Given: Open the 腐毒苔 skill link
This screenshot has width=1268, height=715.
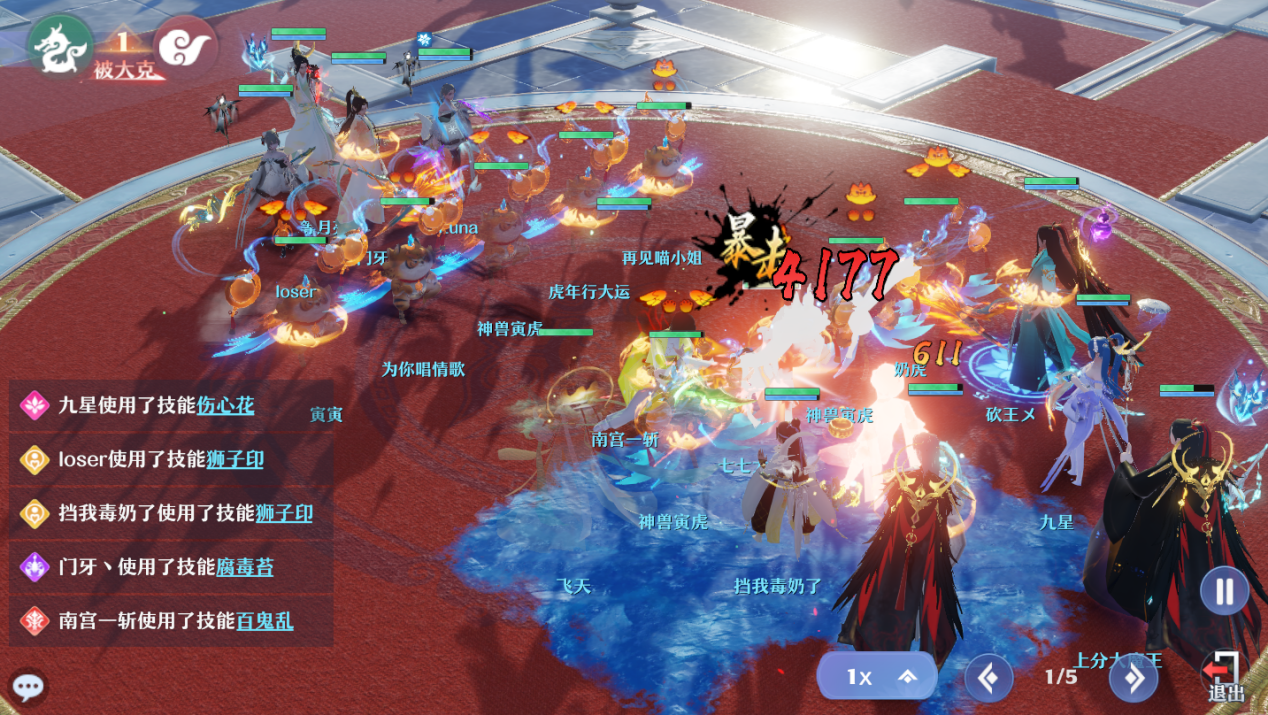Looking at the screenshot, I should pyautogui.click(x=245, y=567).
